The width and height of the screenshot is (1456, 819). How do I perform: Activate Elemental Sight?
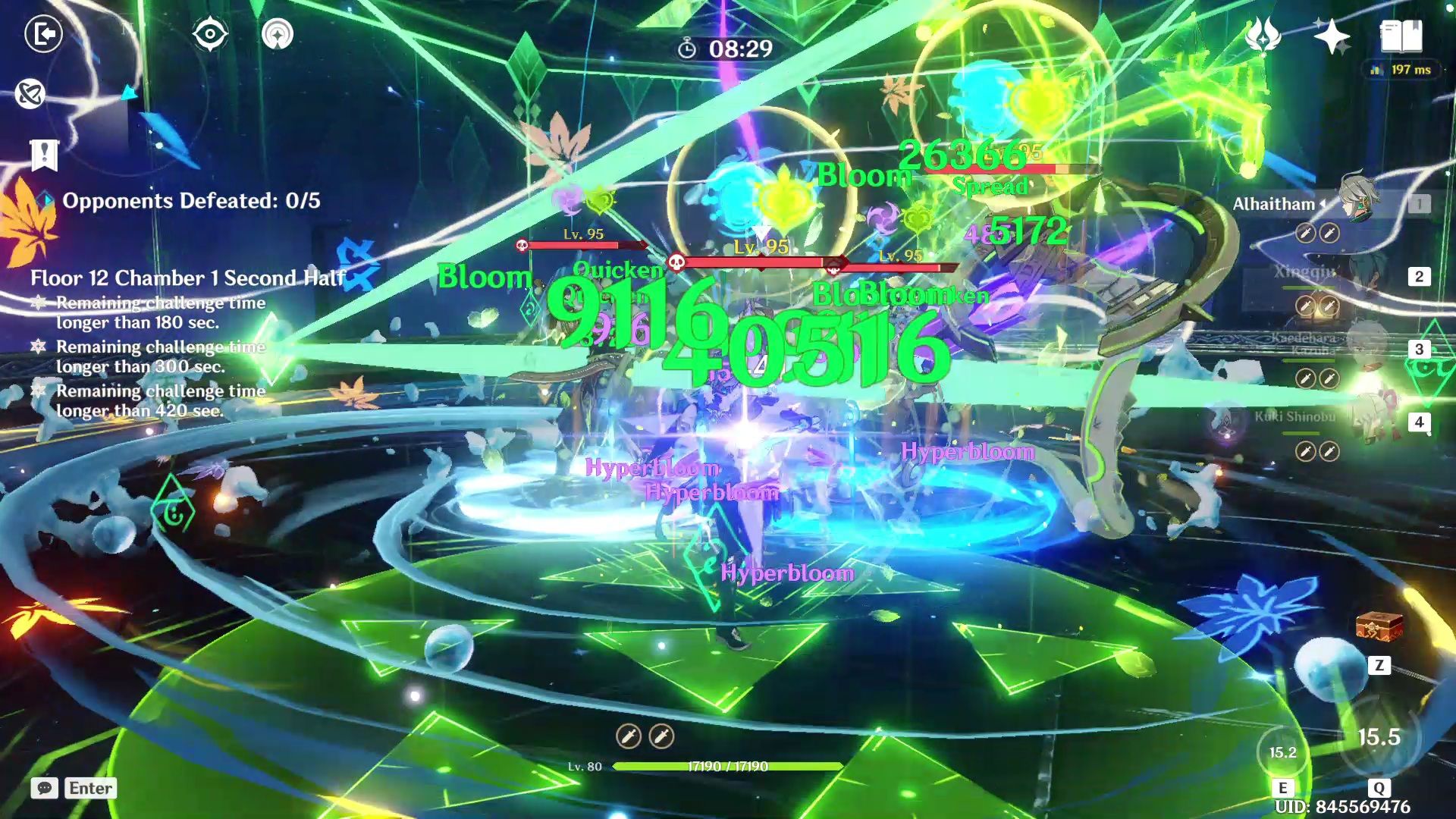click(x=209, y=34)
